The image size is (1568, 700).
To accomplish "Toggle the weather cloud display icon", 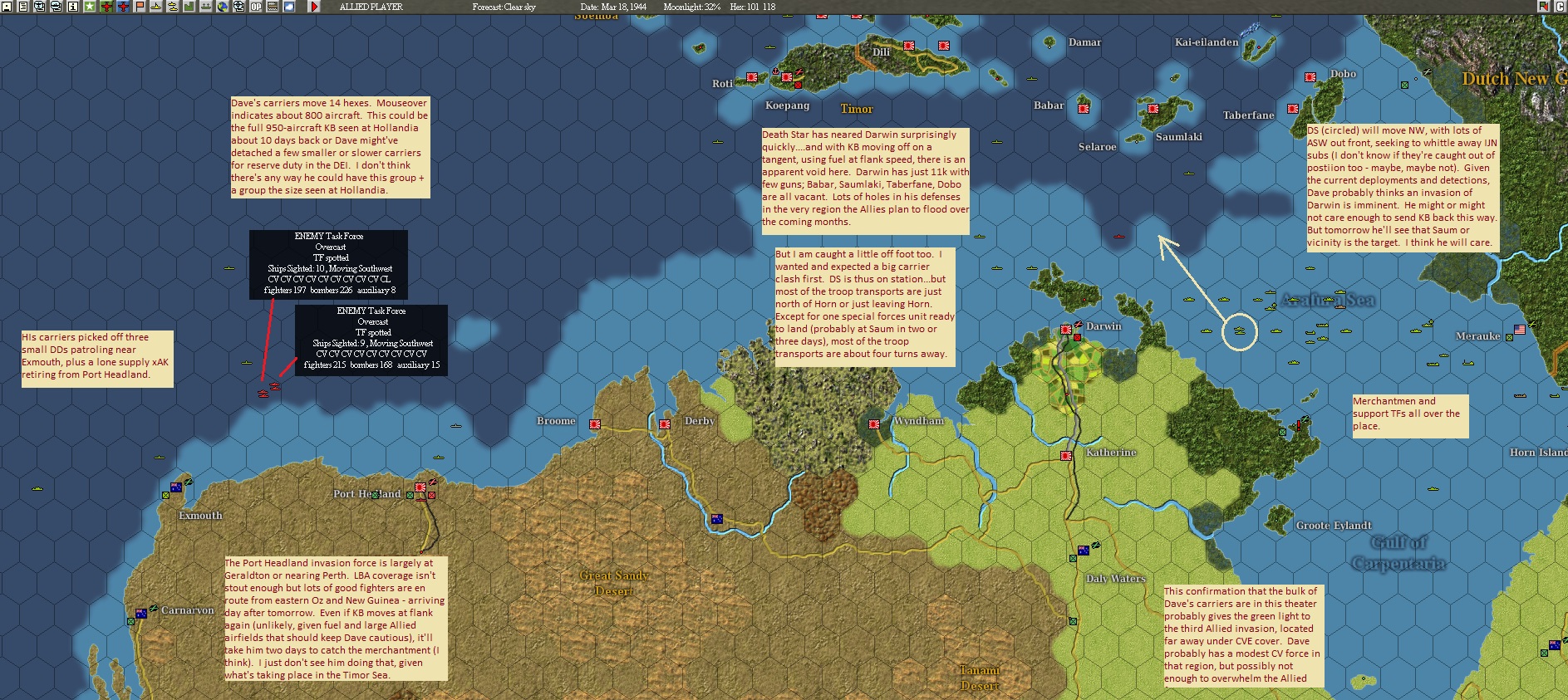I will click(x=288, y=6).
